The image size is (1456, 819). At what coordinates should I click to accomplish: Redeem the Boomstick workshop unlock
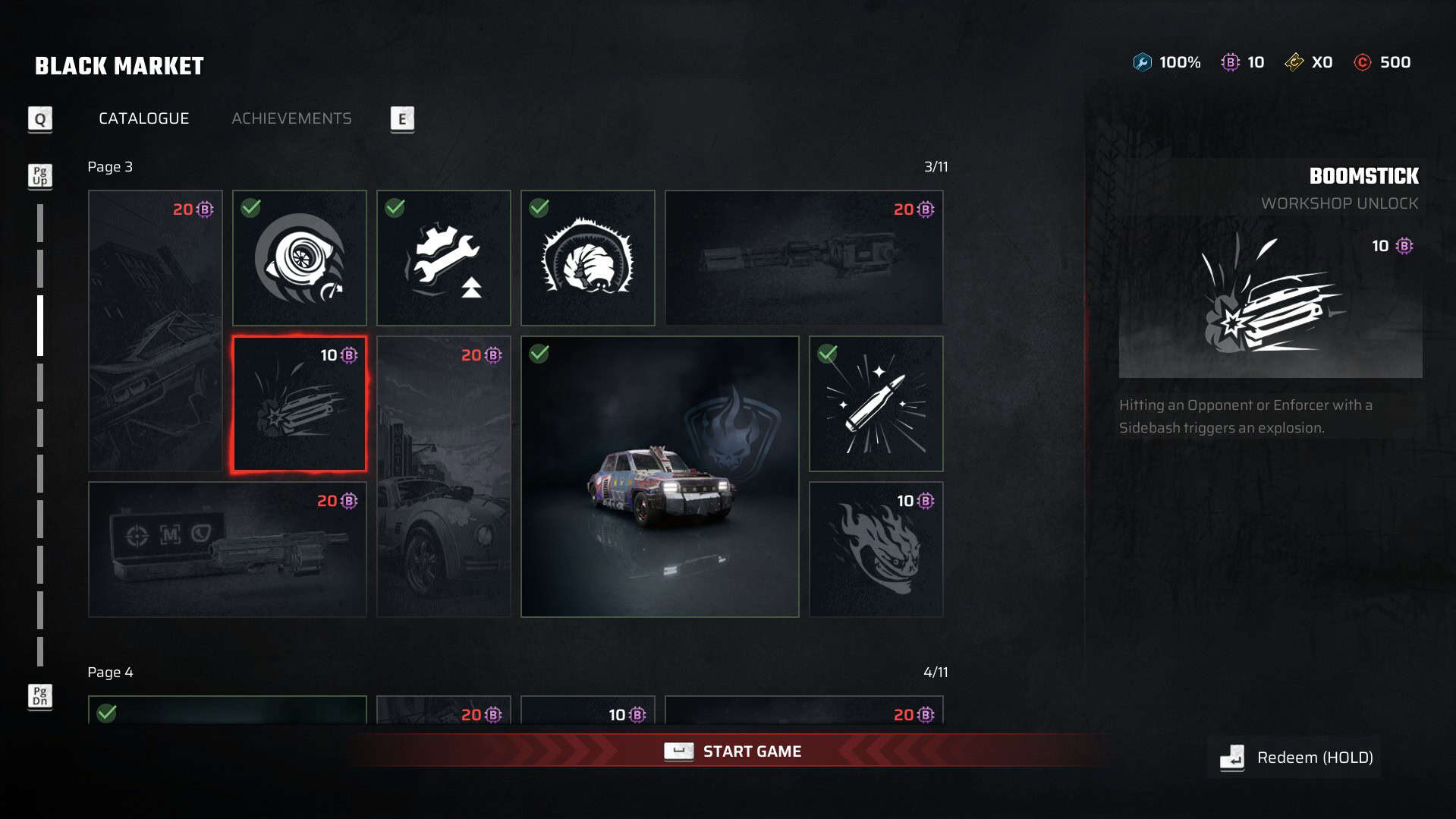click(1297, 758)
